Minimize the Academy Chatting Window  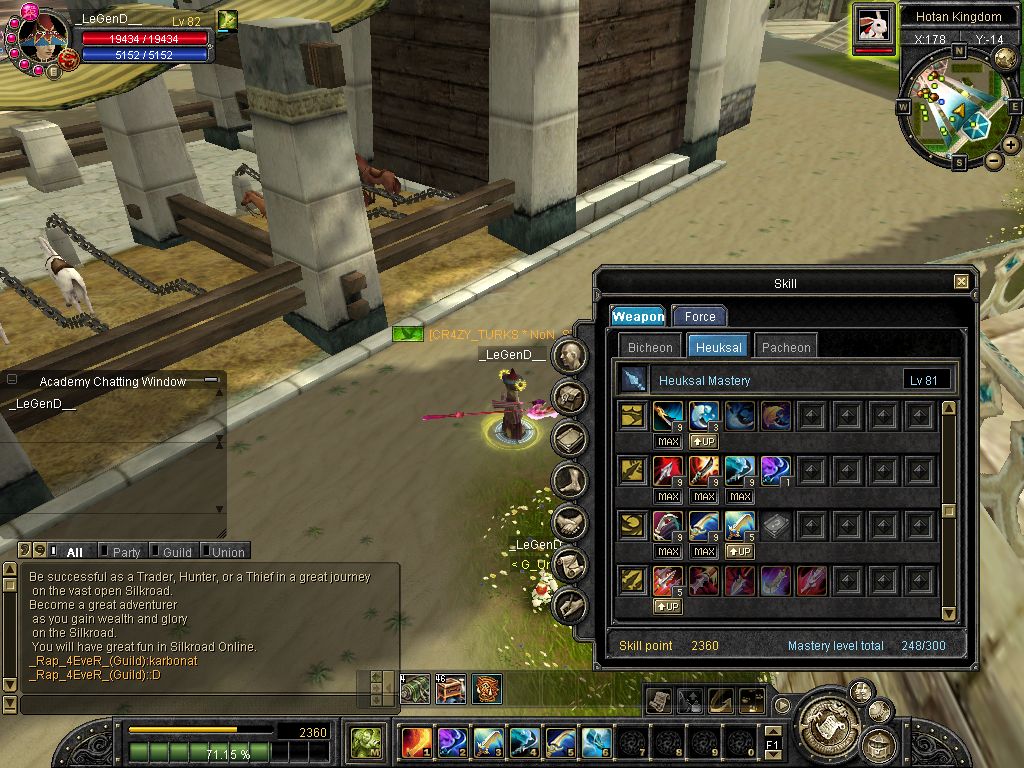click(x=211, y=380)
